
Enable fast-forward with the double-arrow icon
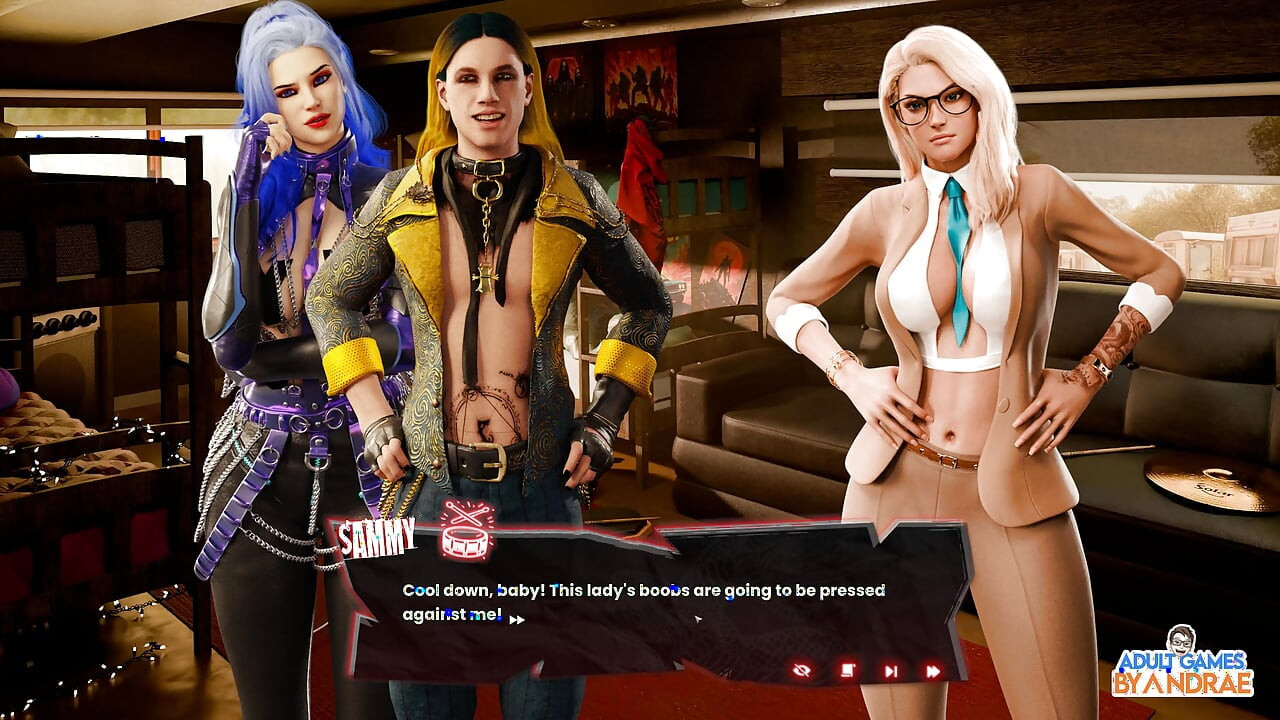(935, 669)
